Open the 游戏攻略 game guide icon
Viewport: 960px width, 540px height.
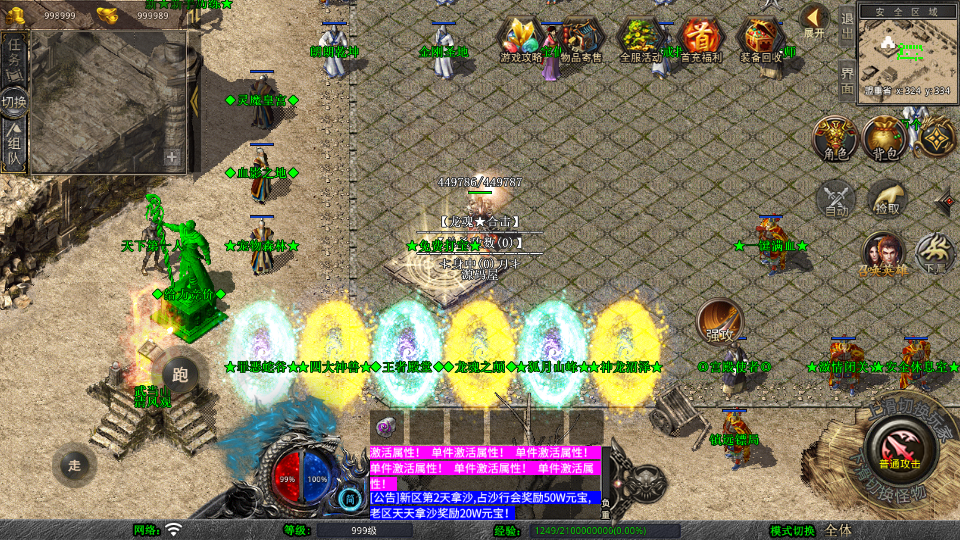coord(520,39)
